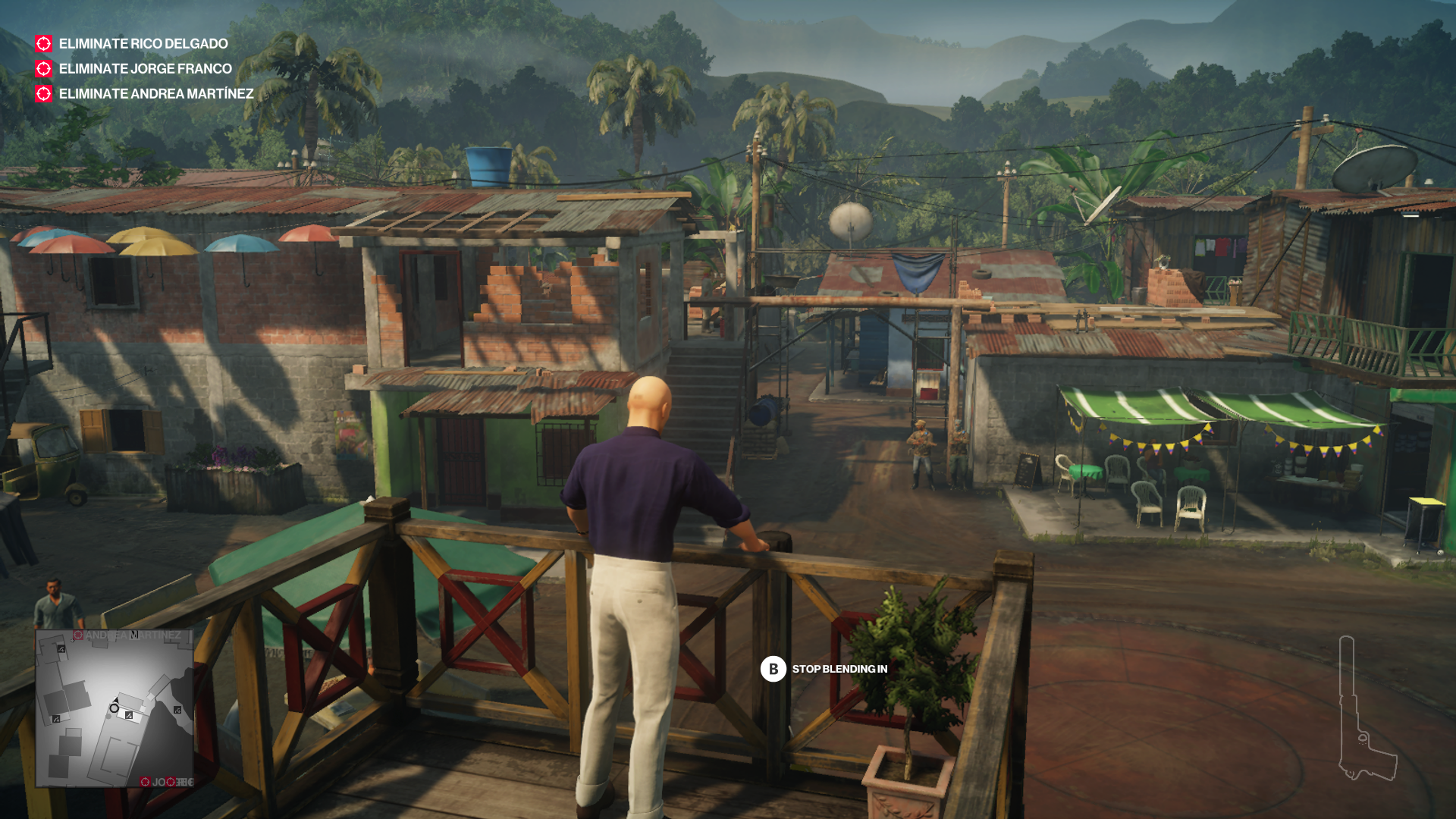This screenshot has height=819, width=1456.
Task: Select the ELIMINATE RICO DELGADO objective text
Action: 143,44
